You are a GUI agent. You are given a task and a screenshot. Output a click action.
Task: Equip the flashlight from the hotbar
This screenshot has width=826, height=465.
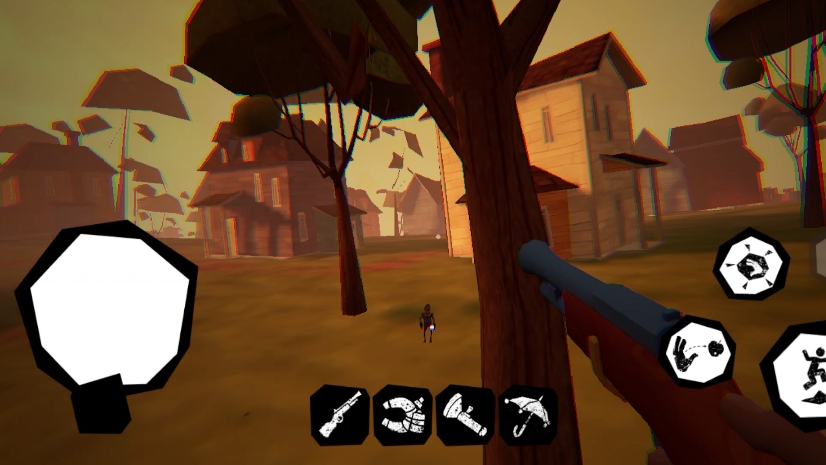pyautogui.click(x=465, y=414)
